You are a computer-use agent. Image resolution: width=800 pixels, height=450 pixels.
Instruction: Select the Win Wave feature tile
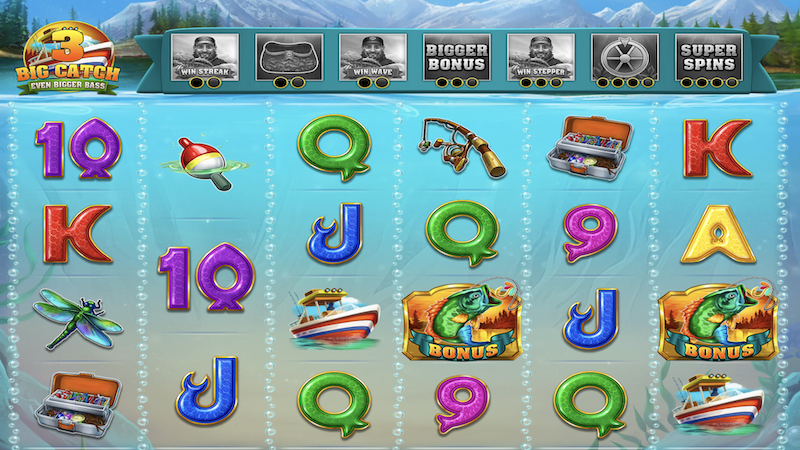tap(372, 56)
